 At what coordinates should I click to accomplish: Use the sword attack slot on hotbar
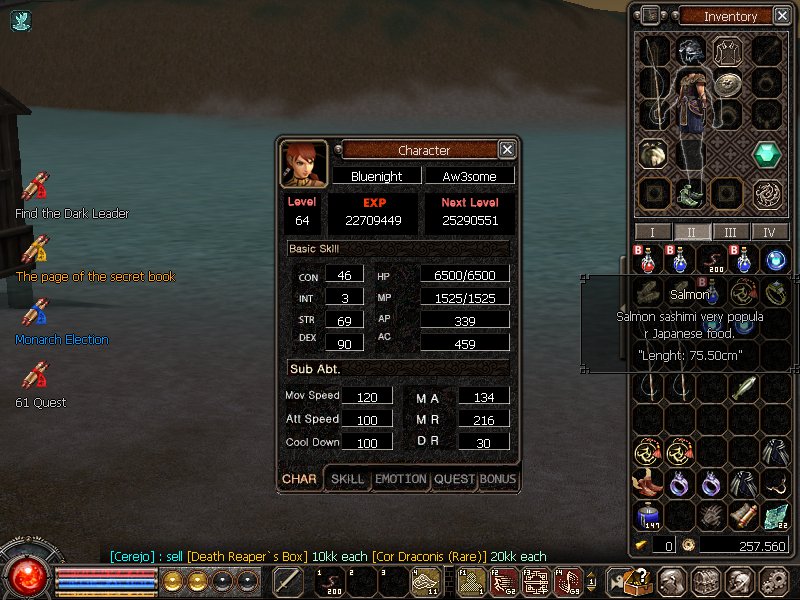[288, 581]
